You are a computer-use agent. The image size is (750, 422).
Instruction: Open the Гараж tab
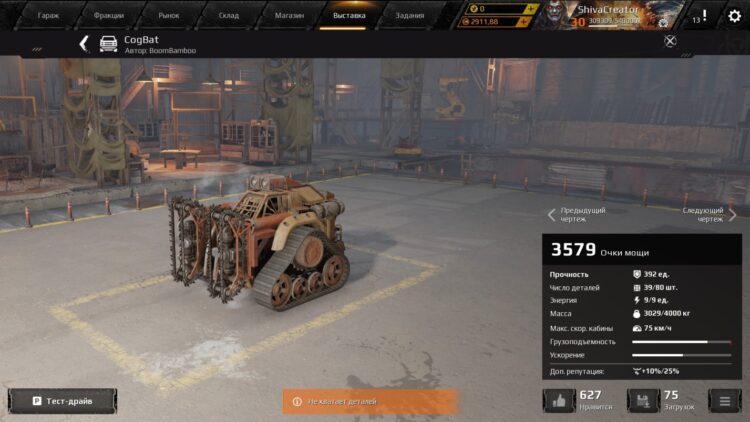click(48, 16)
